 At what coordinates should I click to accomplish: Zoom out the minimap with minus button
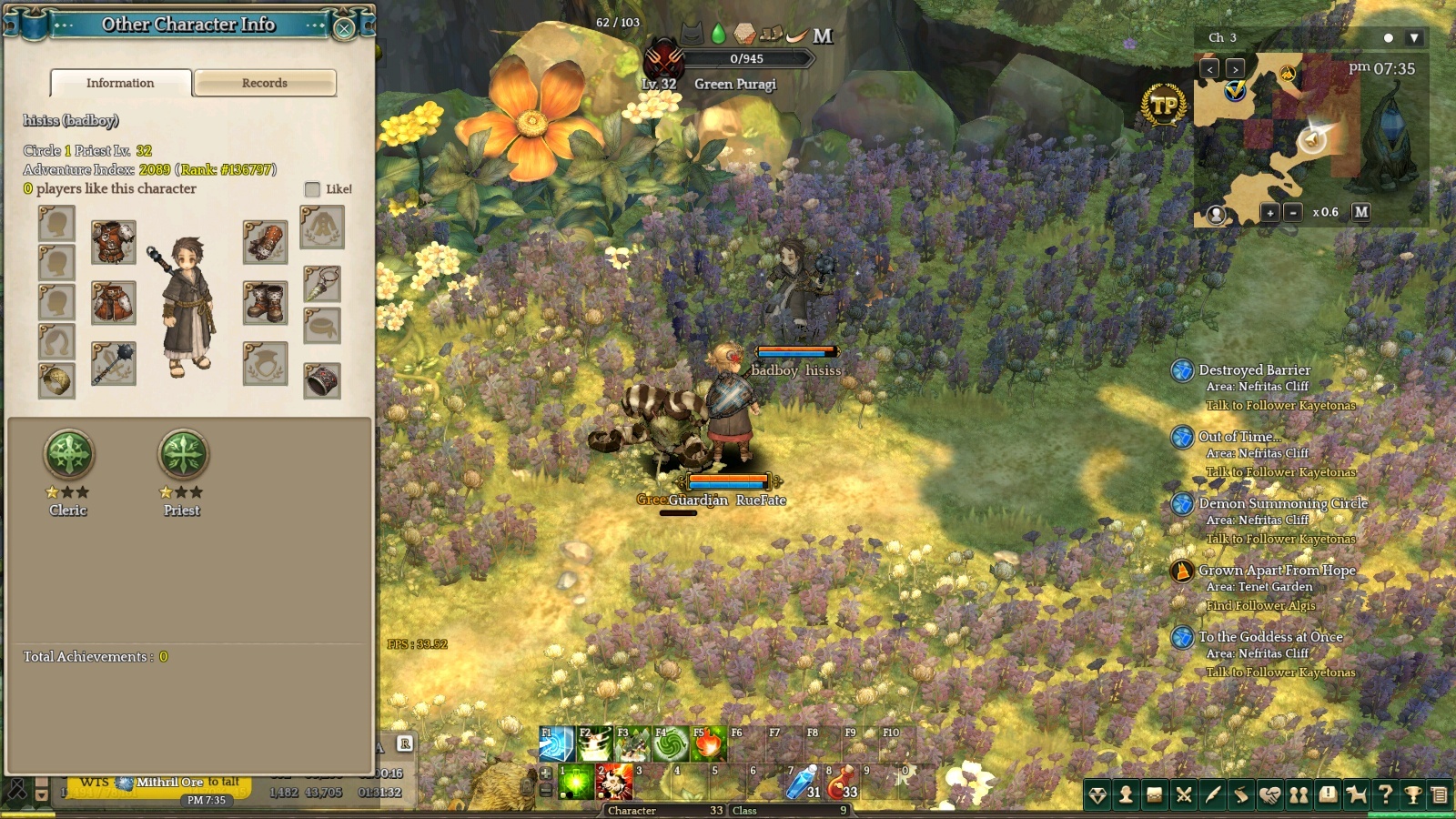pyautogui.click(x=1292, y=212)
